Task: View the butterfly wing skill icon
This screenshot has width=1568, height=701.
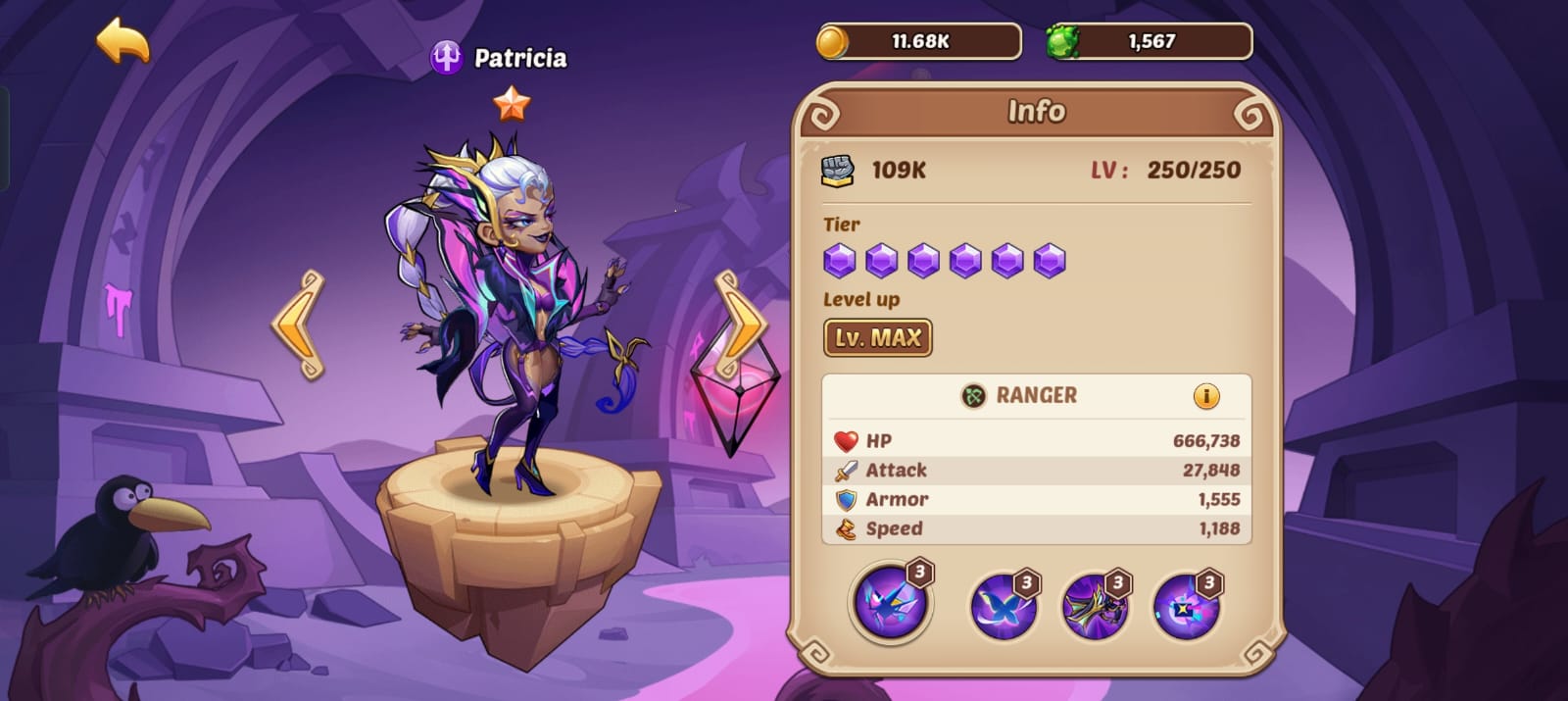Action: [x=1003, y=606]
